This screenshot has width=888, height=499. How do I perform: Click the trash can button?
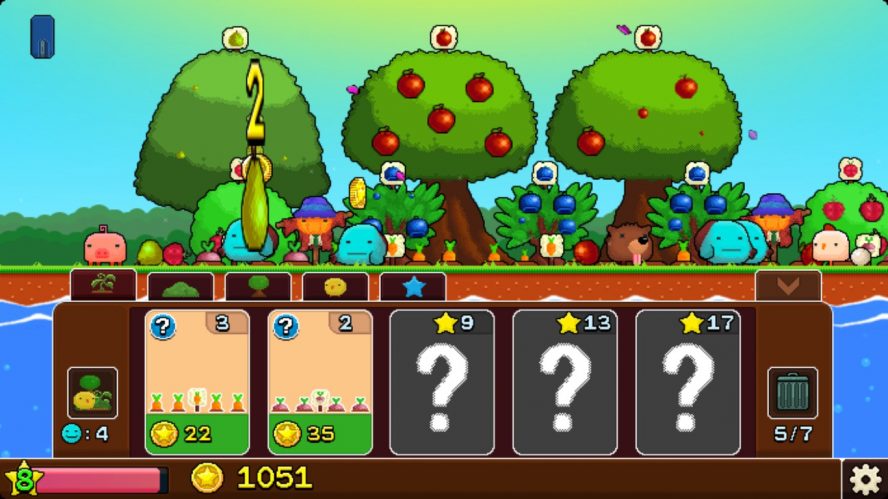792,393
